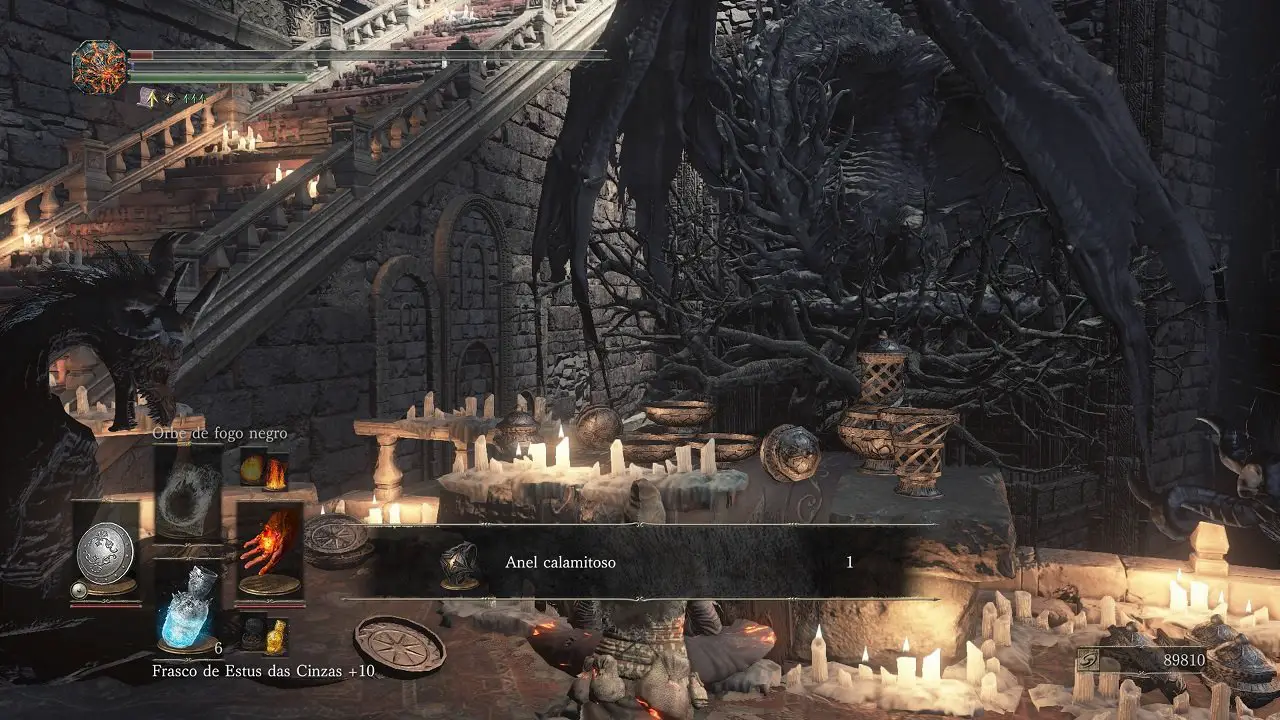The height and width of the screenshot is (720, 1280).
Task: Click the fiery covenant emblem icon
Action: coord(100,67)
